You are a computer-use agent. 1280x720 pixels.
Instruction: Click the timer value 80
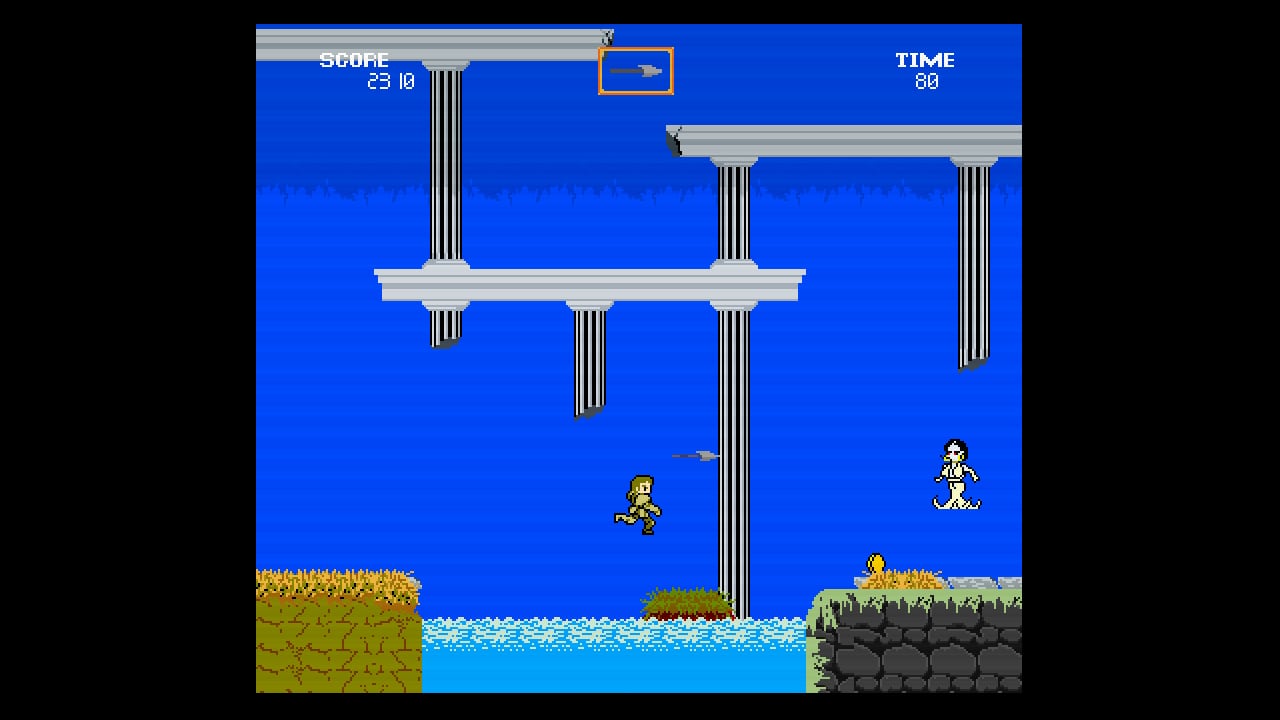(x=925, y=81)
